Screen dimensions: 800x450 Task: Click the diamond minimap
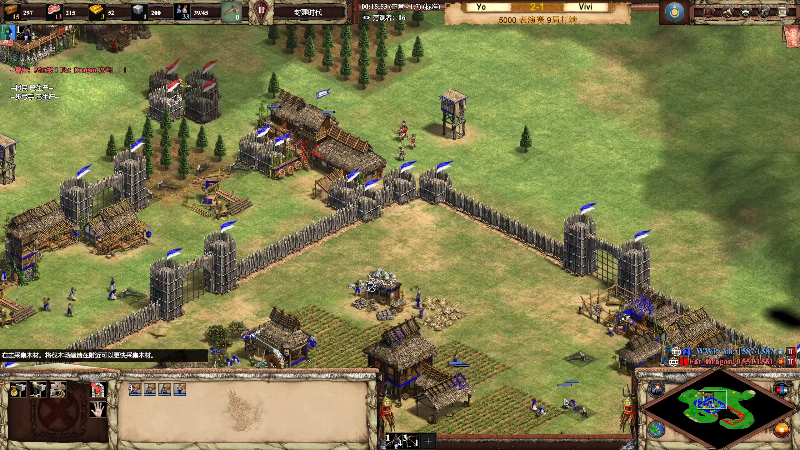click(715, 404)
